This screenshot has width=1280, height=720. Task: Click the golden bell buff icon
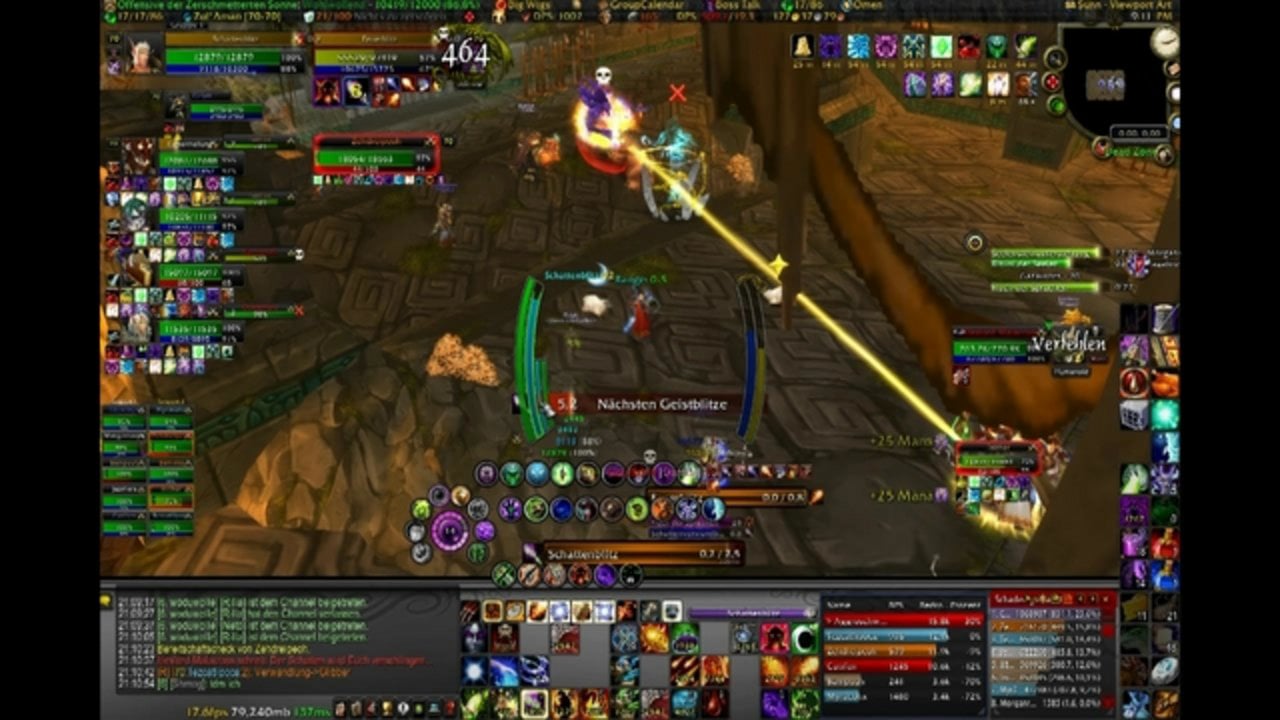tap(801, 46)
